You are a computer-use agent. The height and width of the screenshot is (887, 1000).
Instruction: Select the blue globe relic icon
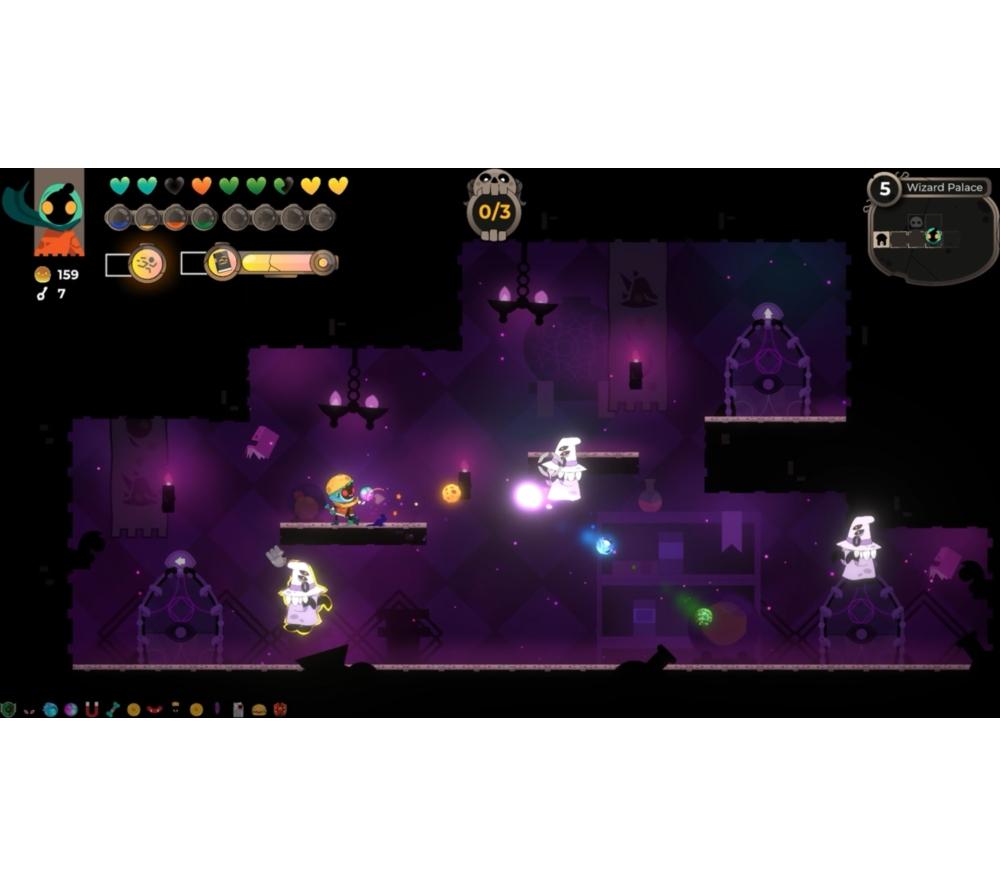50,709
